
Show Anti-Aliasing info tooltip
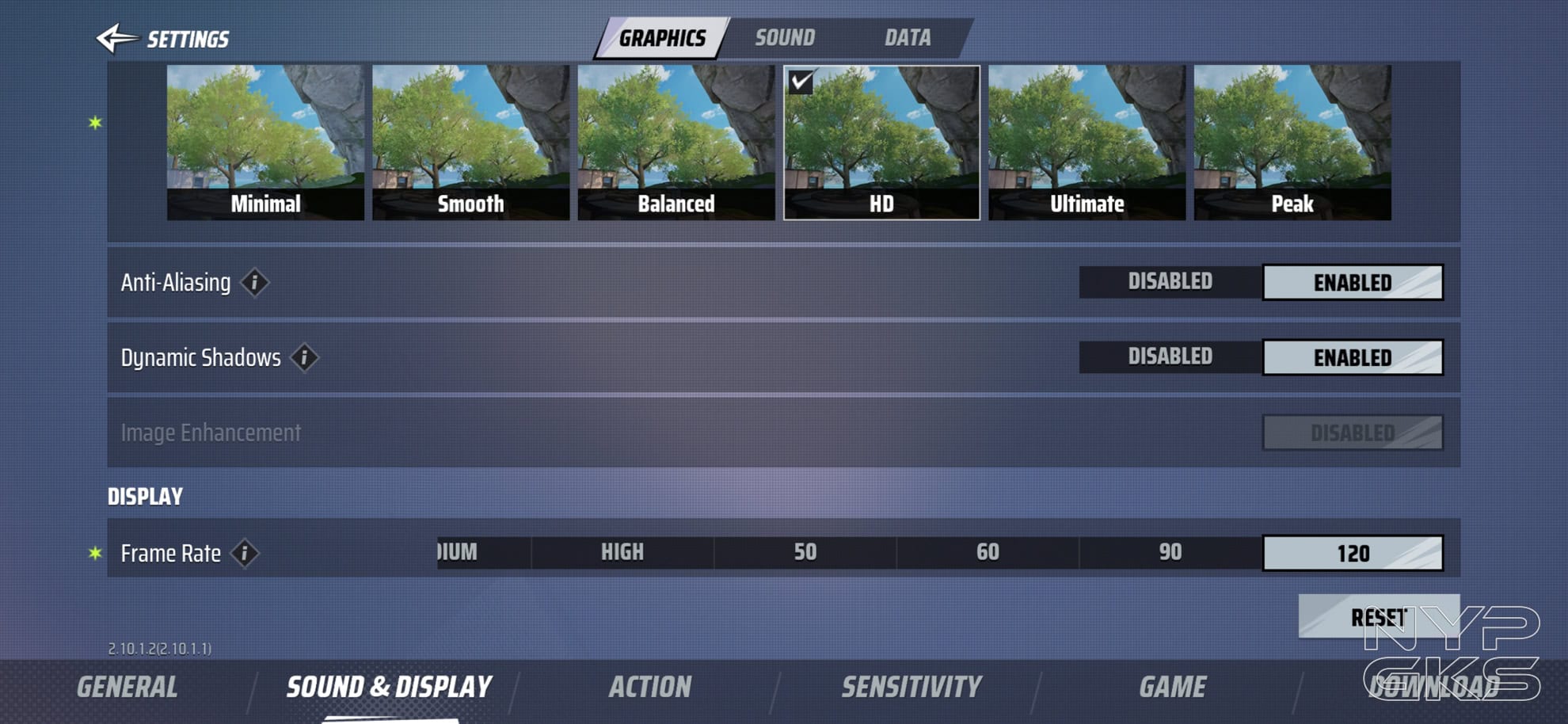click(x=254, y=283)
